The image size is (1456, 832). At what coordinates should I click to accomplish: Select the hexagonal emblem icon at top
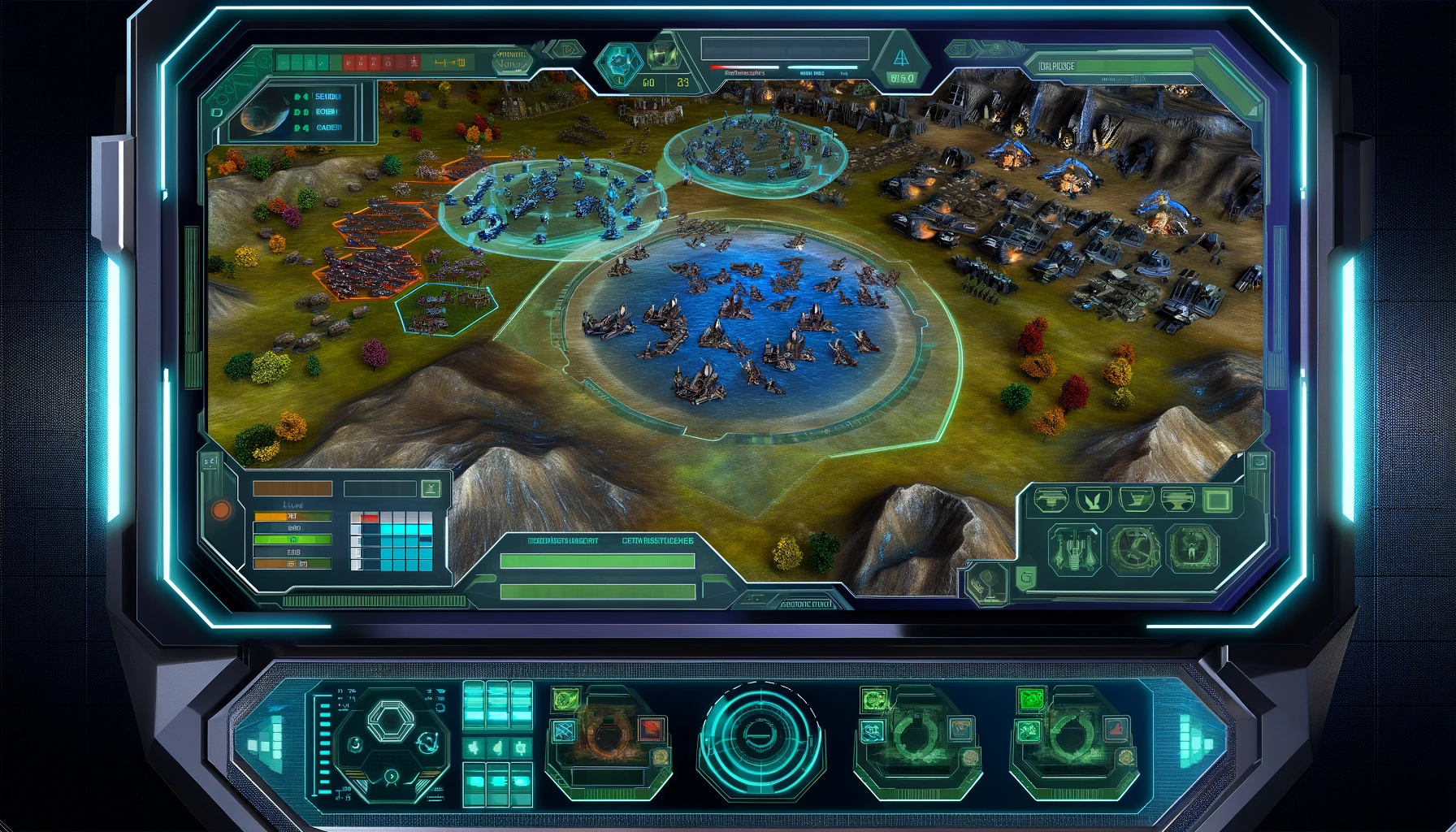coord(619,61)
